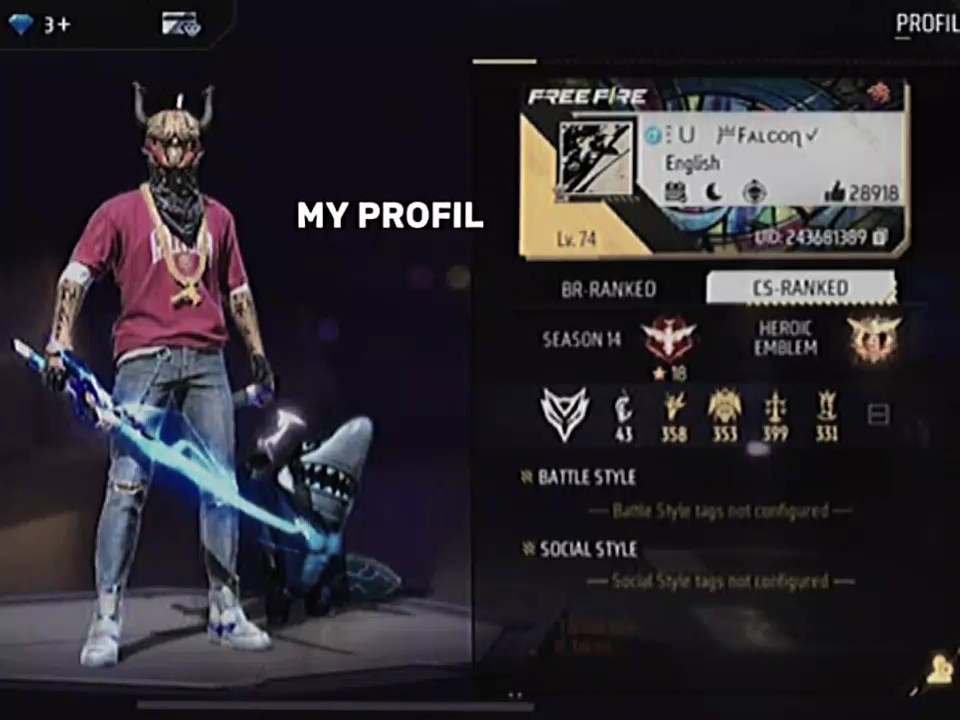
Task: View the Heroic Emblem badge
Action: [873, 339]
